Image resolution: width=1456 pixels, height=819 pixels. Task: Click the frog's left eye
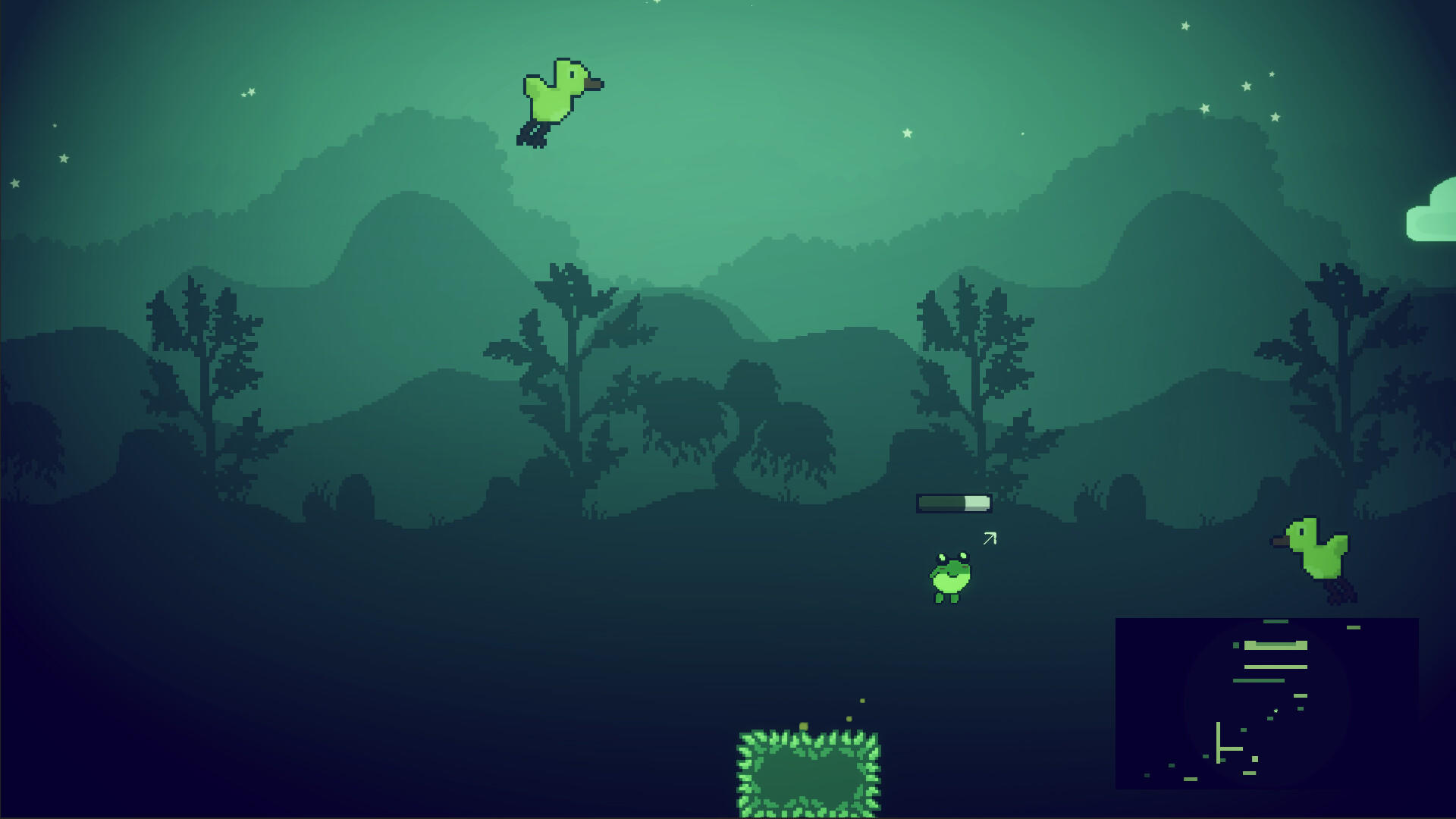942,557
